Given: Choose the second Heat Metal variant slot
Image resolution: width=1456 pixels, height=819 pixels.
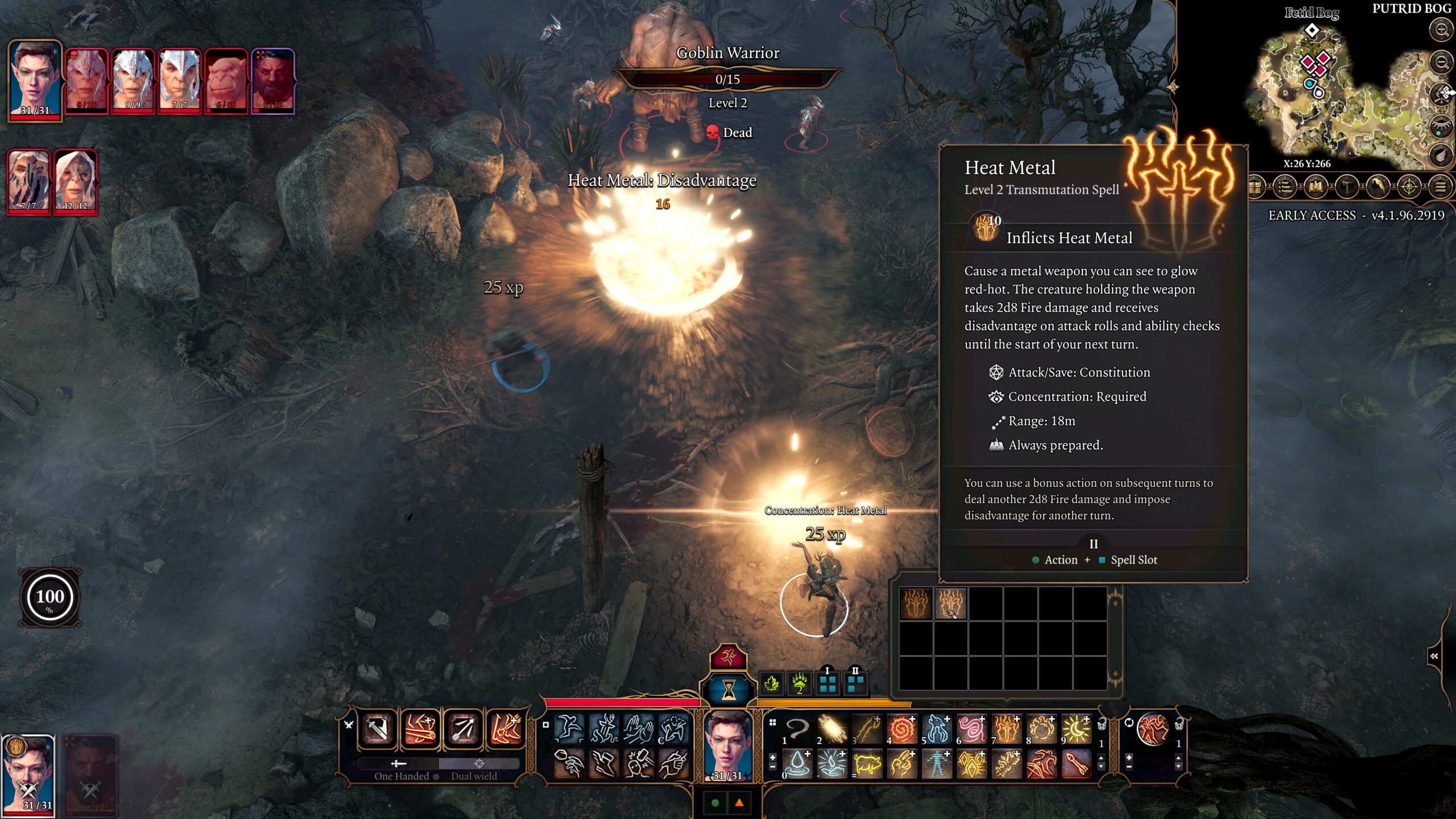Looking at the screenshot, I should pyautogui.click(x=950, y=603).
